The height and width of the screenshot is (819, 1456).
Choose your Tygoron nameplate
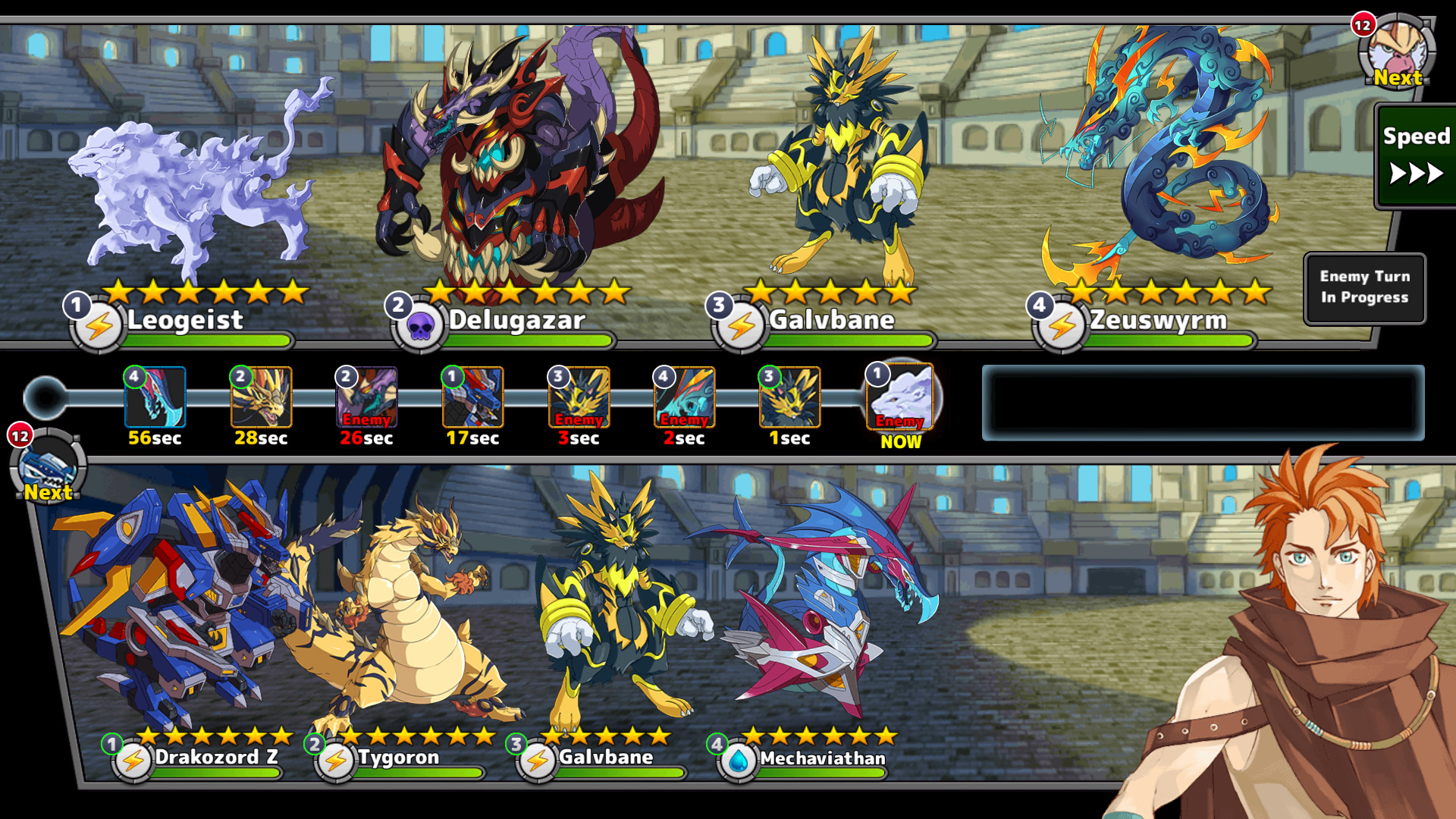tap(398, 758)
